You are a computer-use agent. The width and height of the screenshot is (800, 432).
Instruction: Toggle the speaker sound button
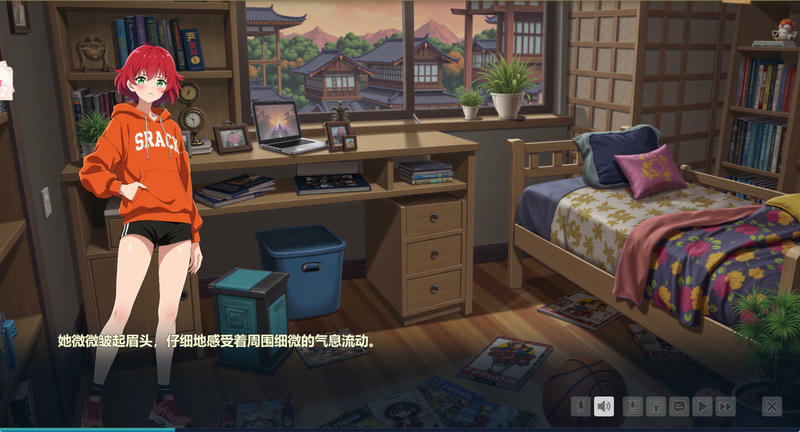coord(603,406)
